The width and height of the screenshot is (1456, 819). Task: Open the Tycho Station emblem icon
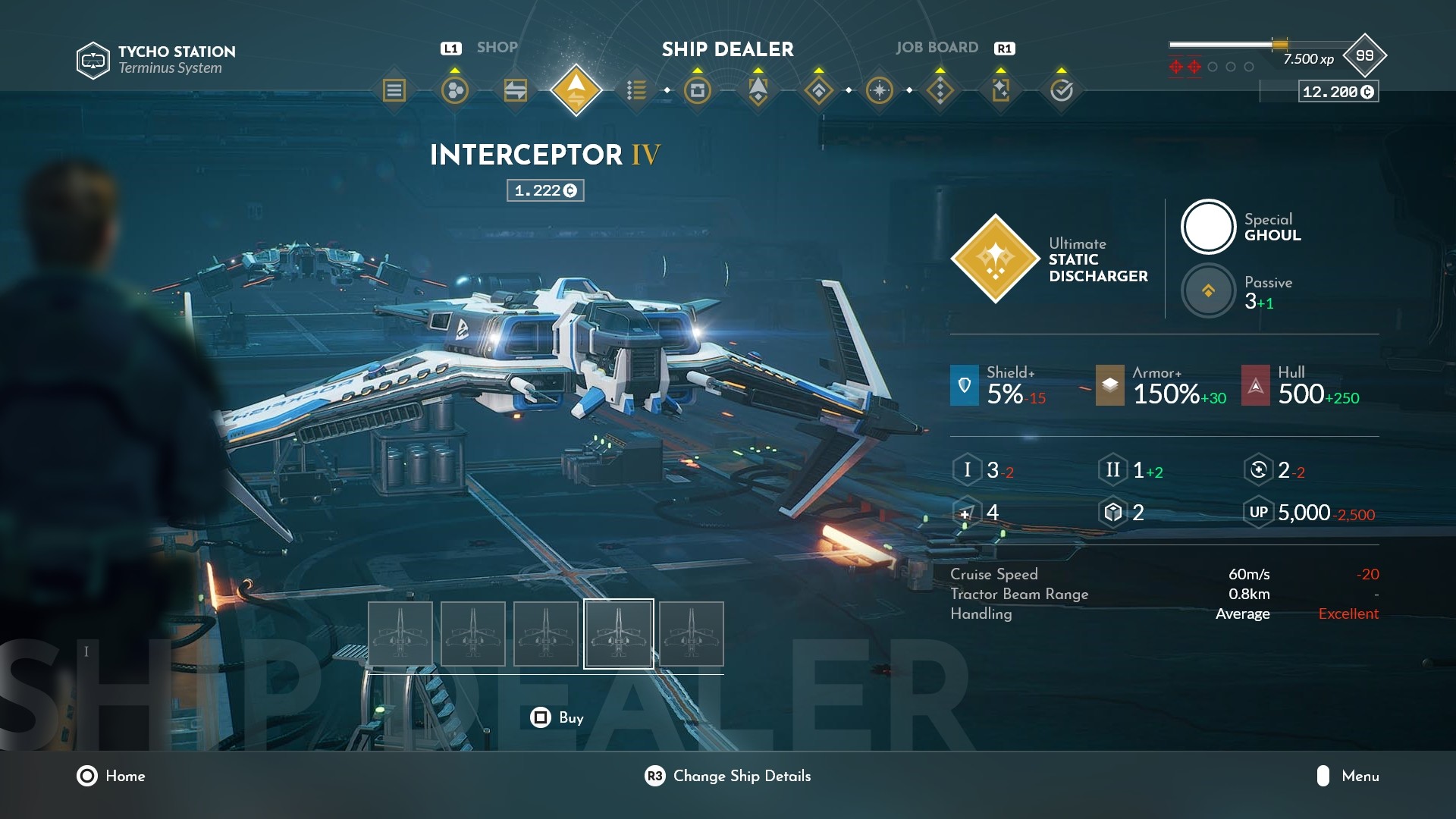(x=93, y=58)
